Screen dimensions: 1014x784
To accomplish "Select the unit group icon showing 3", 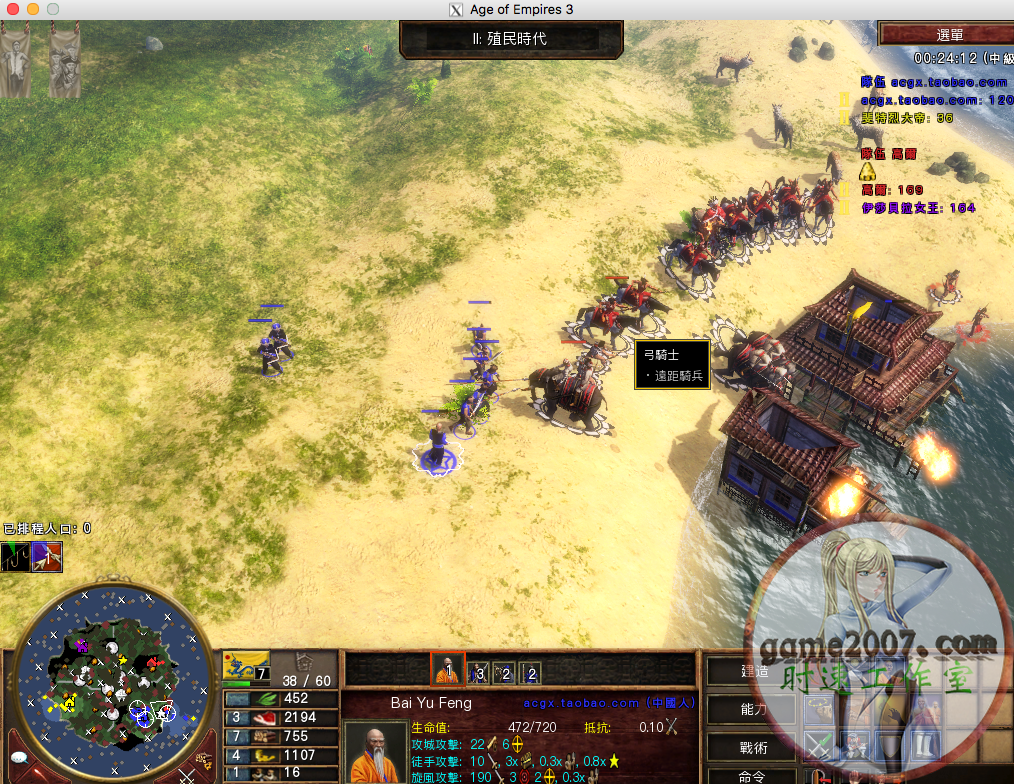I will click(x=477, y=673).
